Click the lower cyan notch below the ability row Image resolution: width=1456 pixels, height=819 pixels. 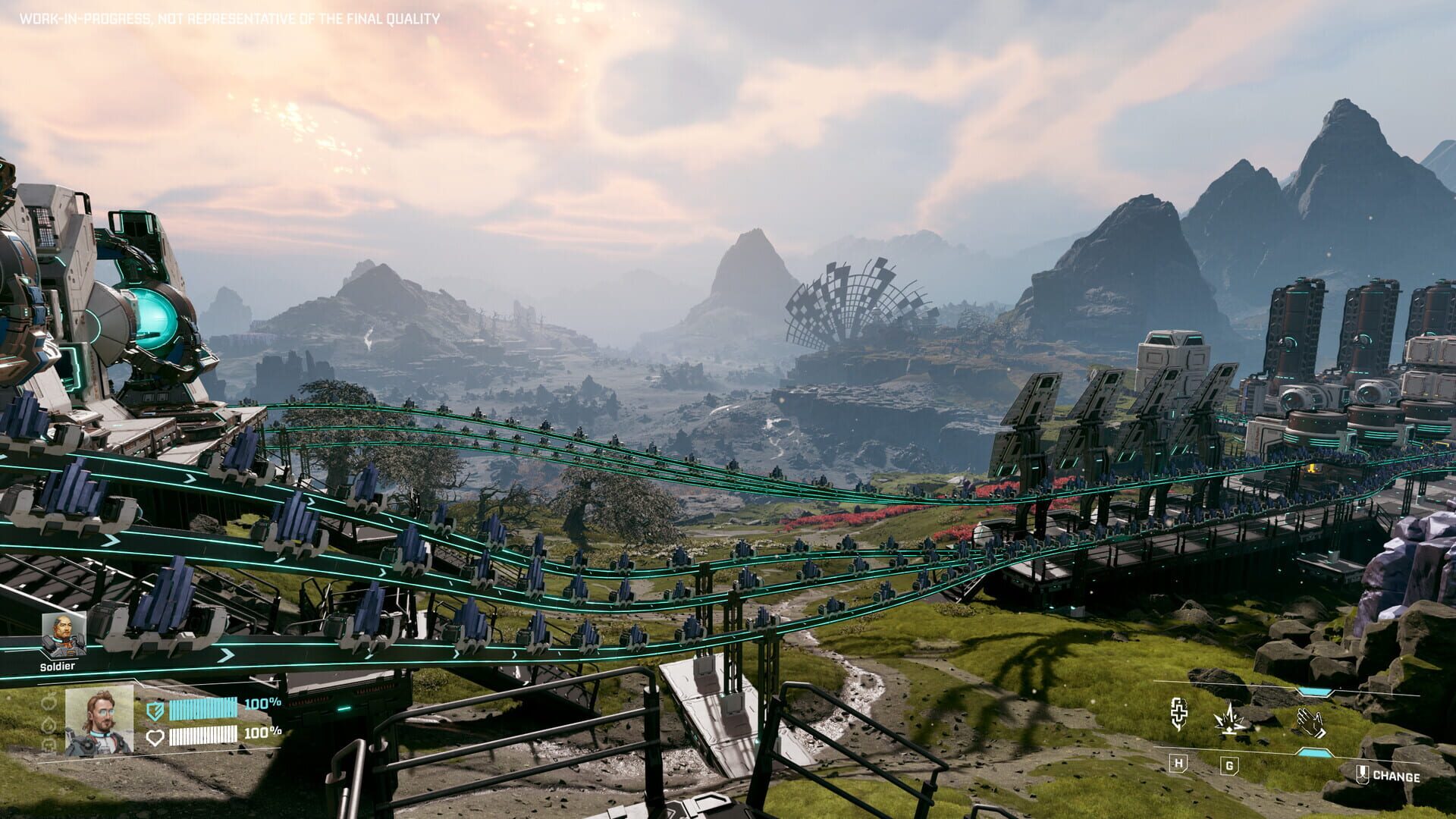point(1314,752)
